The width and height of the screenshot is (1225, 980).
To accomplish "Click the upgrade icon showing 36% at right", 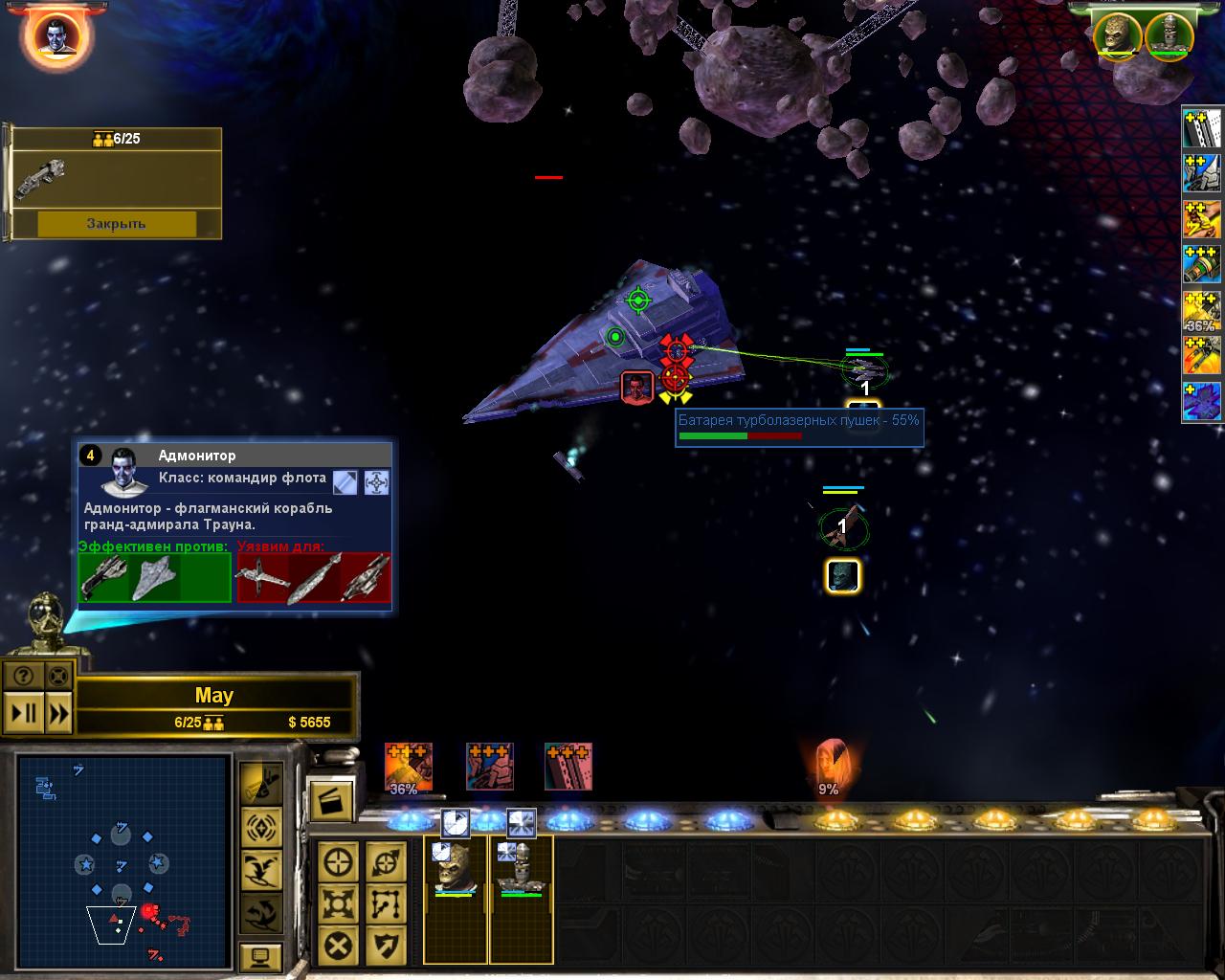I will point(1202,311).
